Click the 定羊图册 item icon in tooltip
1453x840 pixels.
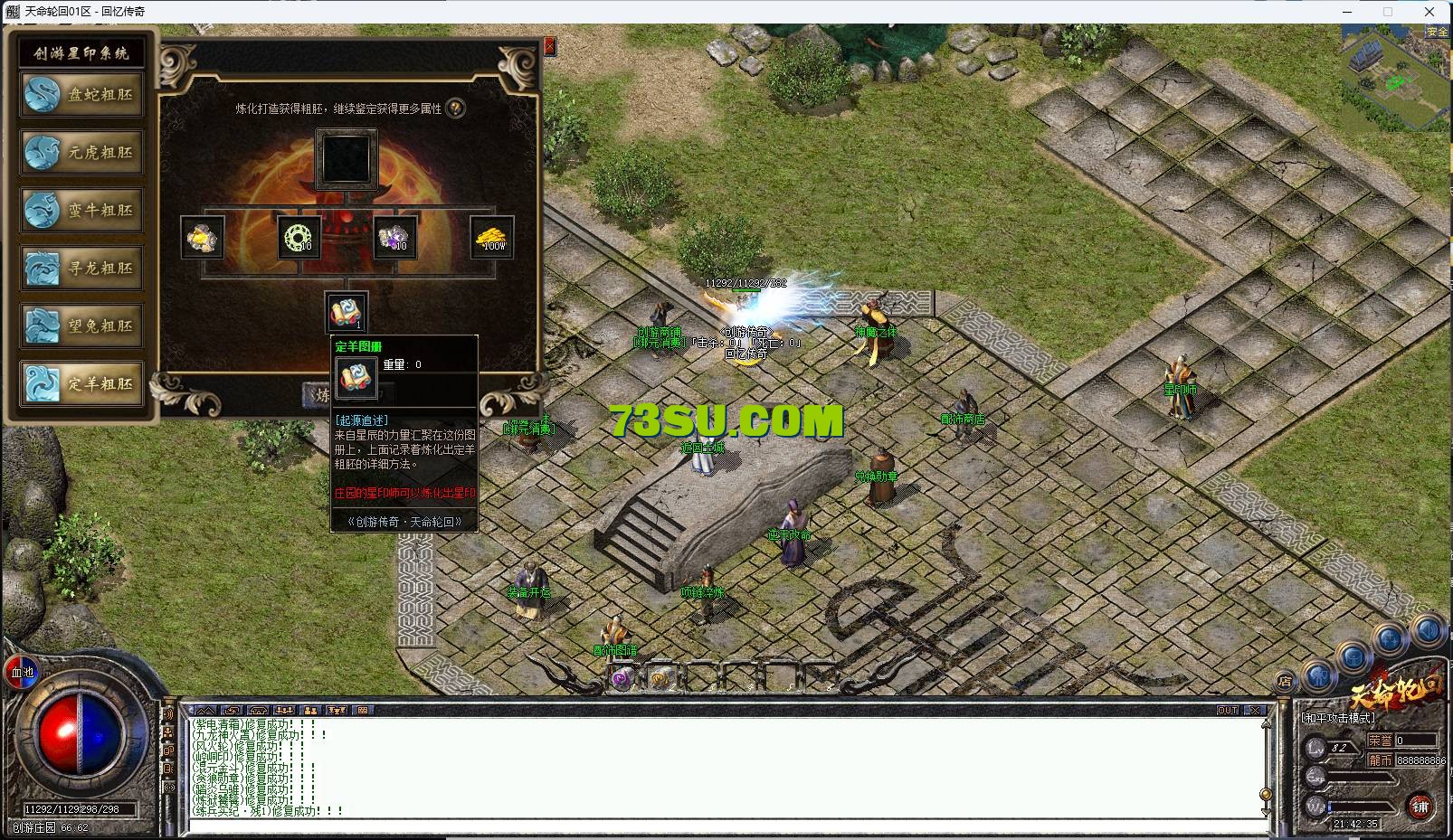pos(356,377)
